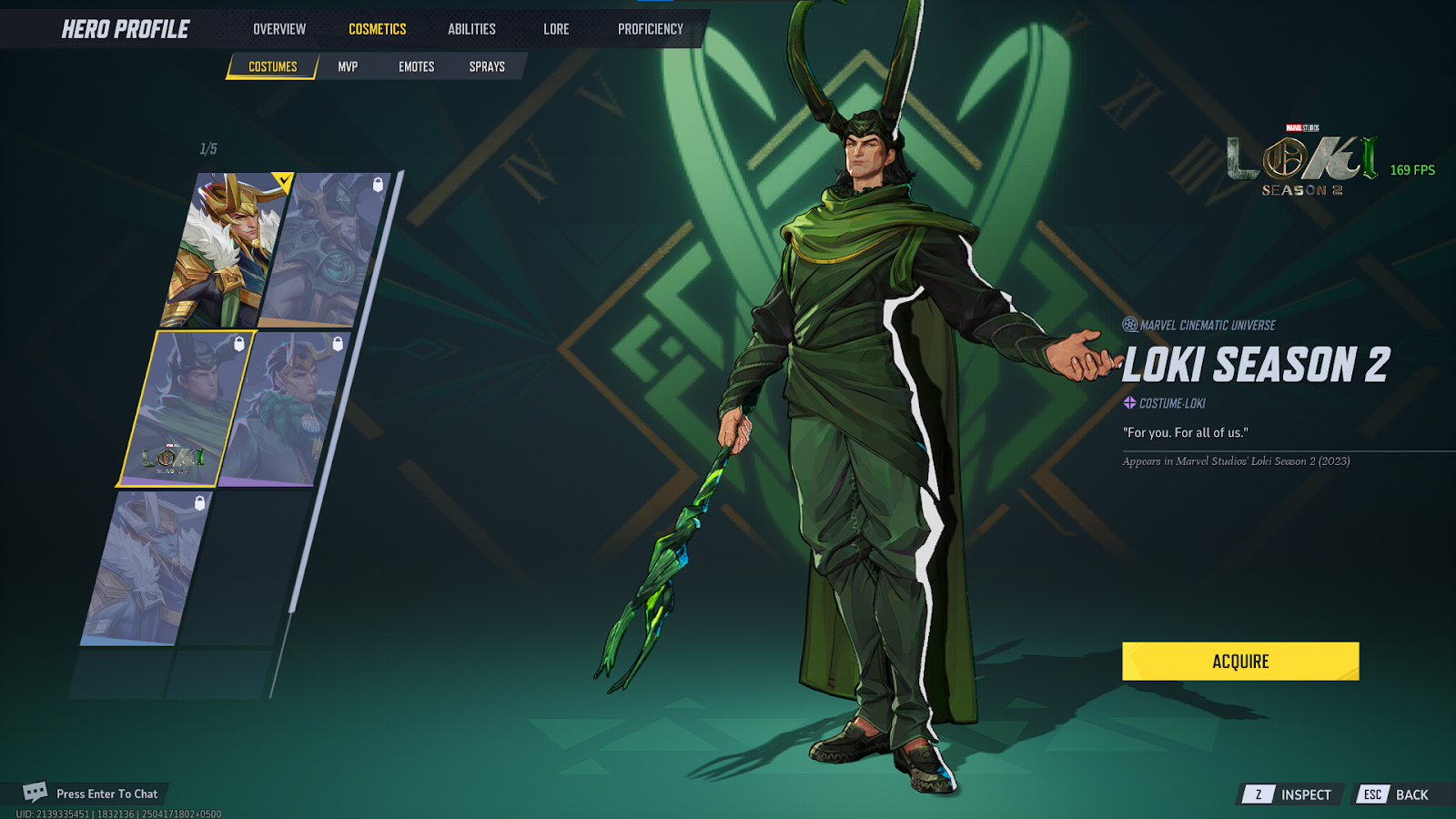Switch to the Overview tab

click(x=279, y=29)
